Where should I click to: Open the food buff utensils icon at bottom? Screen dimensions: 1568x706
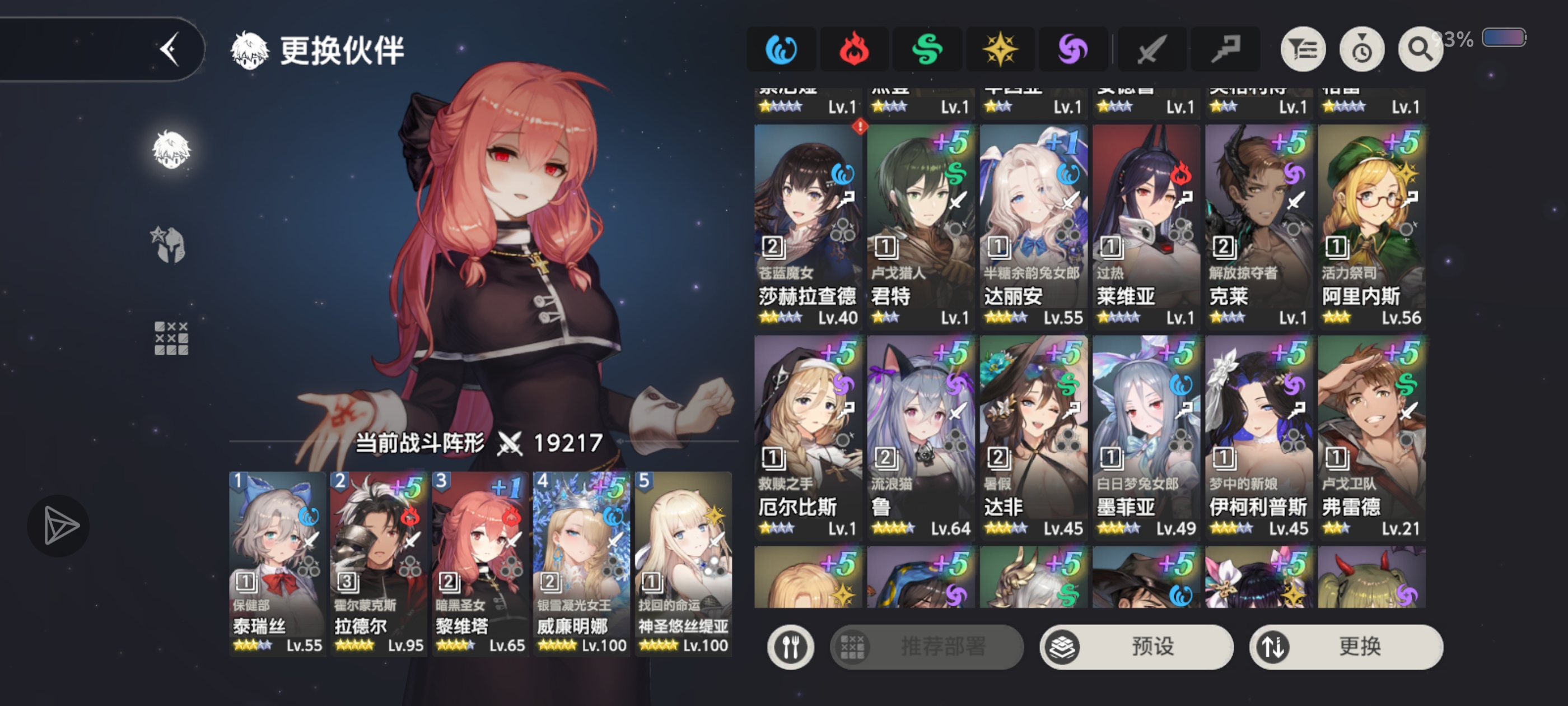tap(790, 647)
